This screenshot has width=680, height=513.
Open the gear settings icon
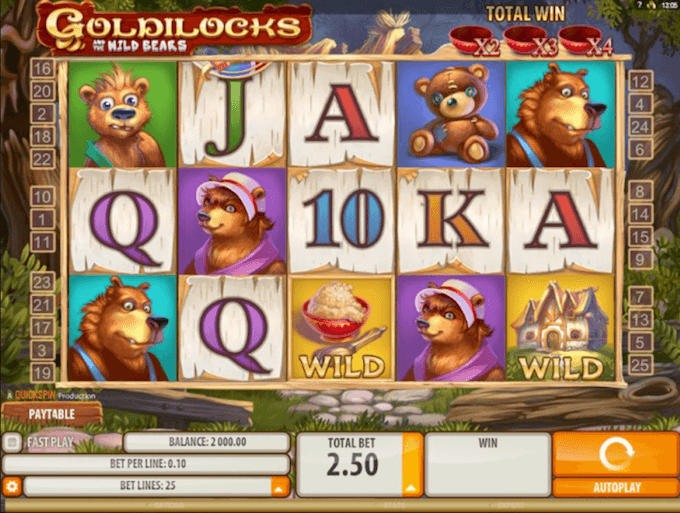[x=12, y=487]
